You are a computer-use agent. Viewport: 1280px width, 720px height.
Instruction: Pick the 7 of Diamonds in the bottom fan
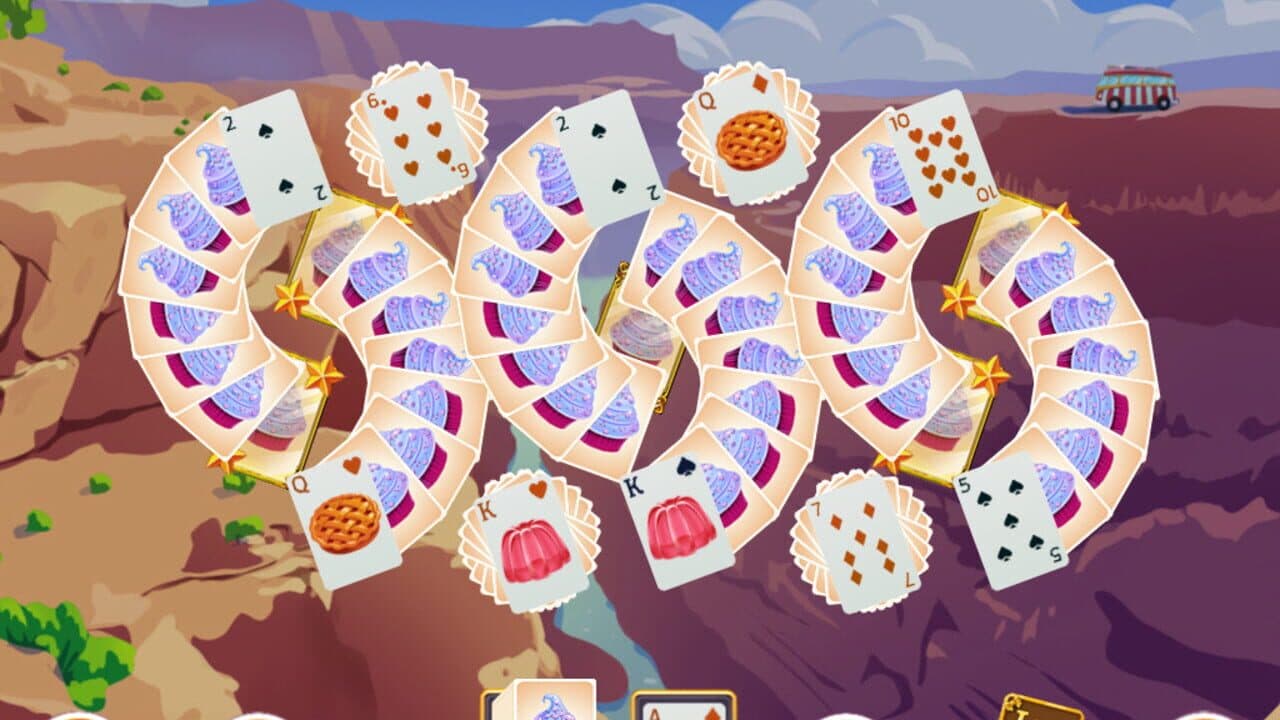(x=850, y=540)
